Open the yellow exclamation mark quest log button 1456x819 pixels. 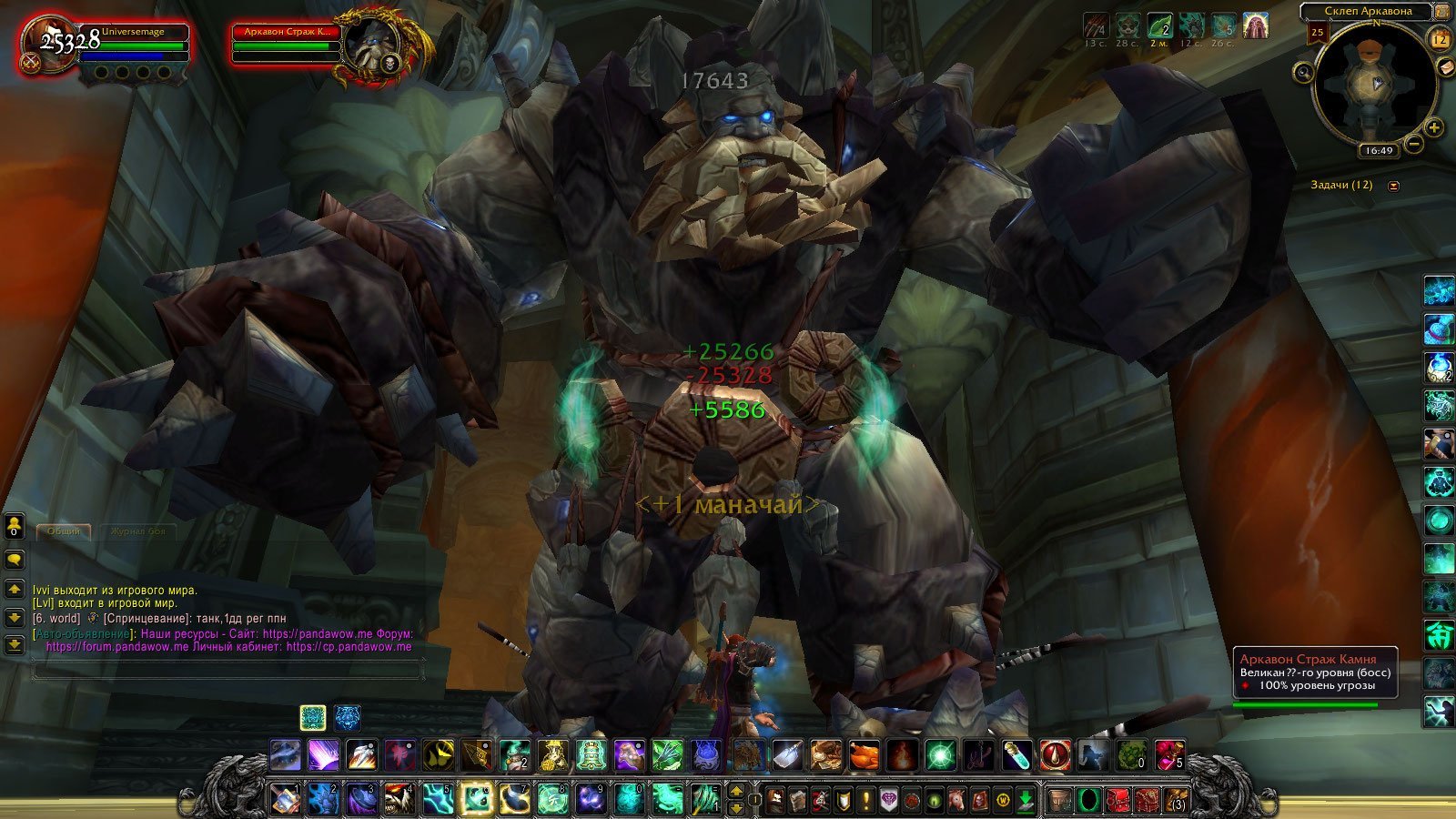865,801
